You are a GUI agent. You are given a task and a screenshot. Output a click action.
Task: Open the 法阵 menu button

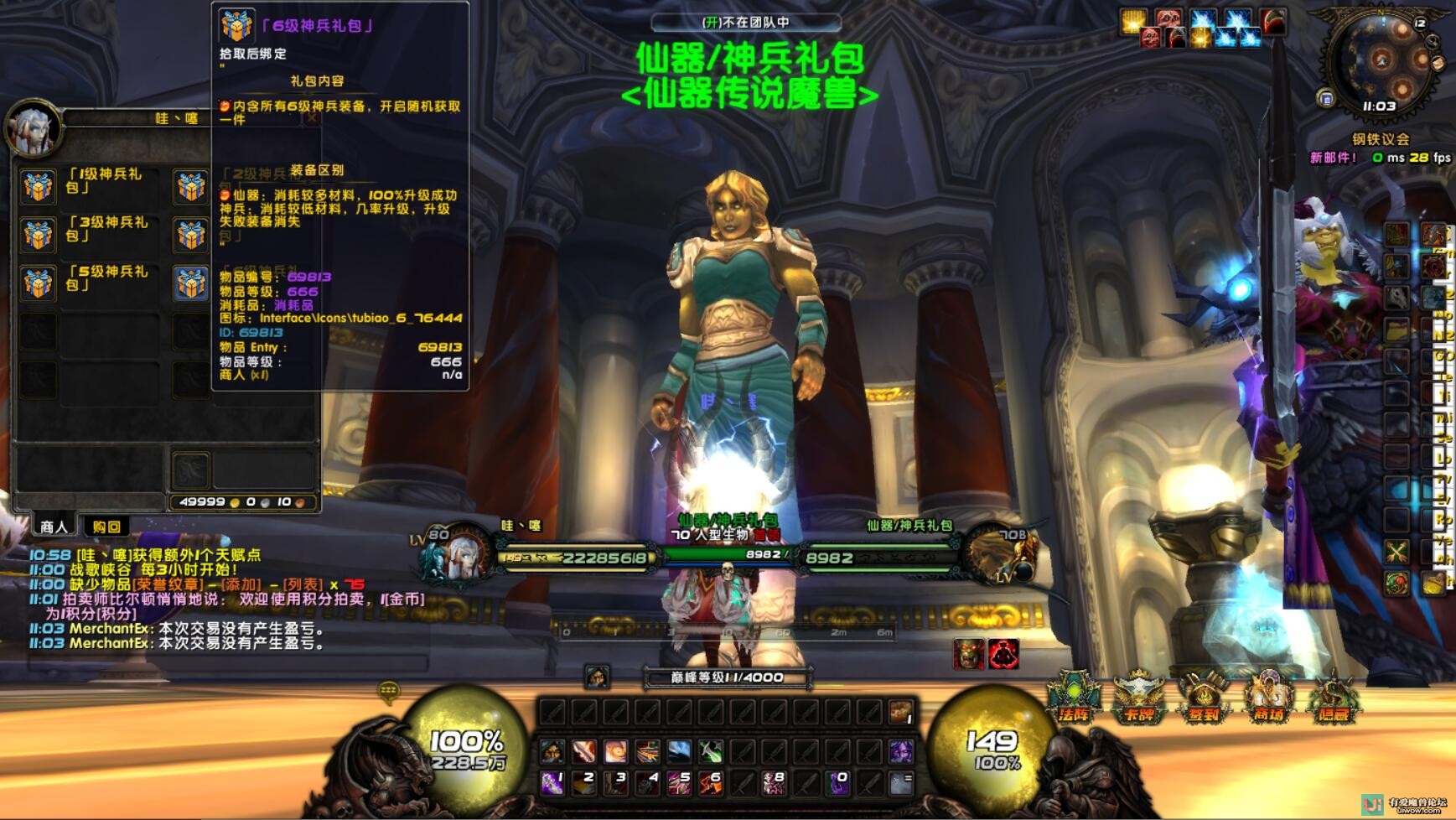click(x=1073, y=698)
